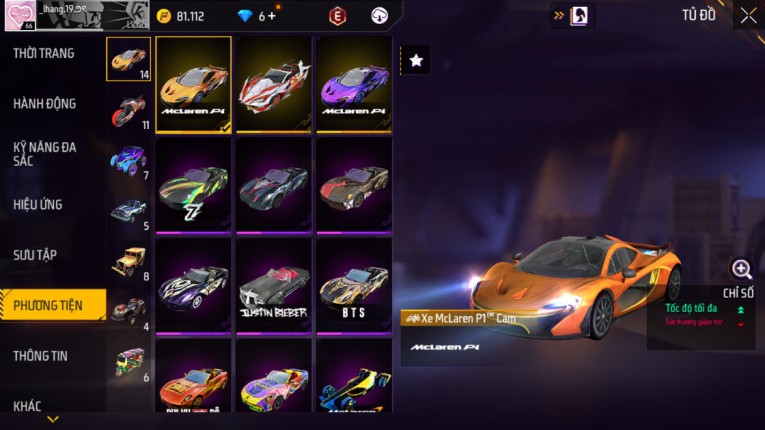This screenshot has width=765, height=430.
Task: Zoom in with the magnifier icon
Action: point(741,269)
